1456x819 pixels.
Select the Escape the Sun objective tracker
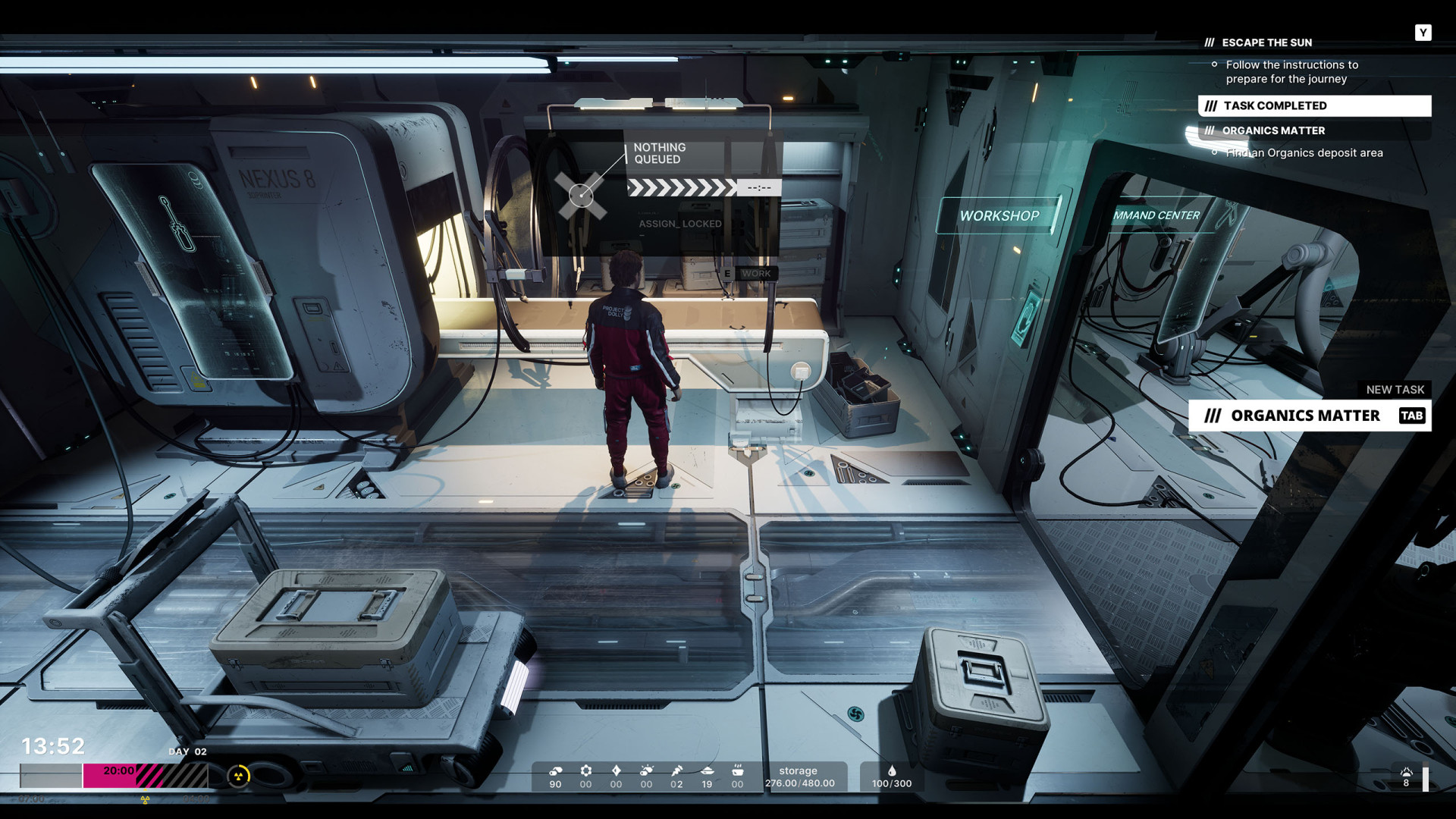pyautogui.click(x=1266, y=42)
